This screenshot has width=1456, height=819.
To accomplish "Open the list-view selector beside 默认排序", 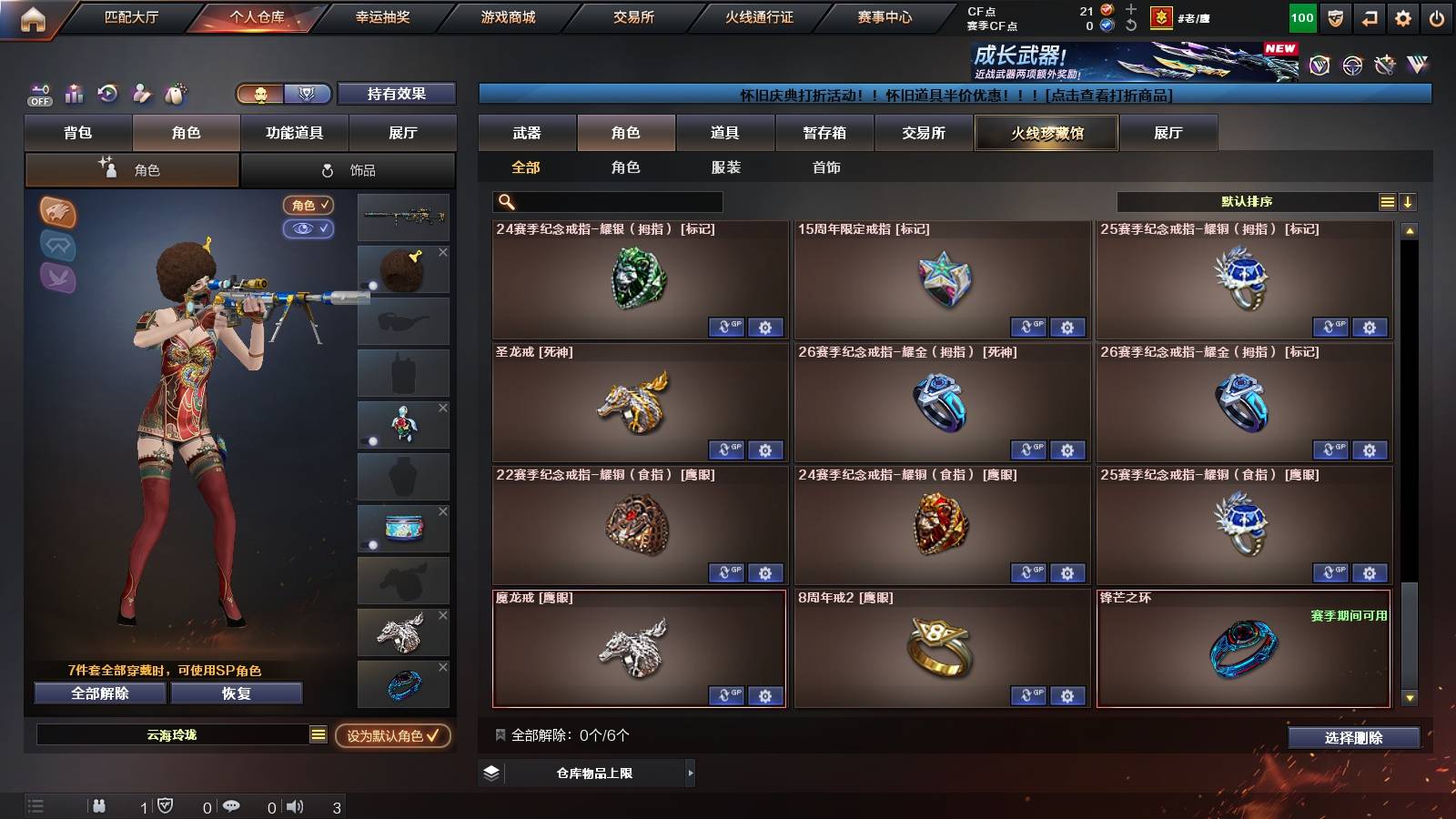I will 1387,200.
